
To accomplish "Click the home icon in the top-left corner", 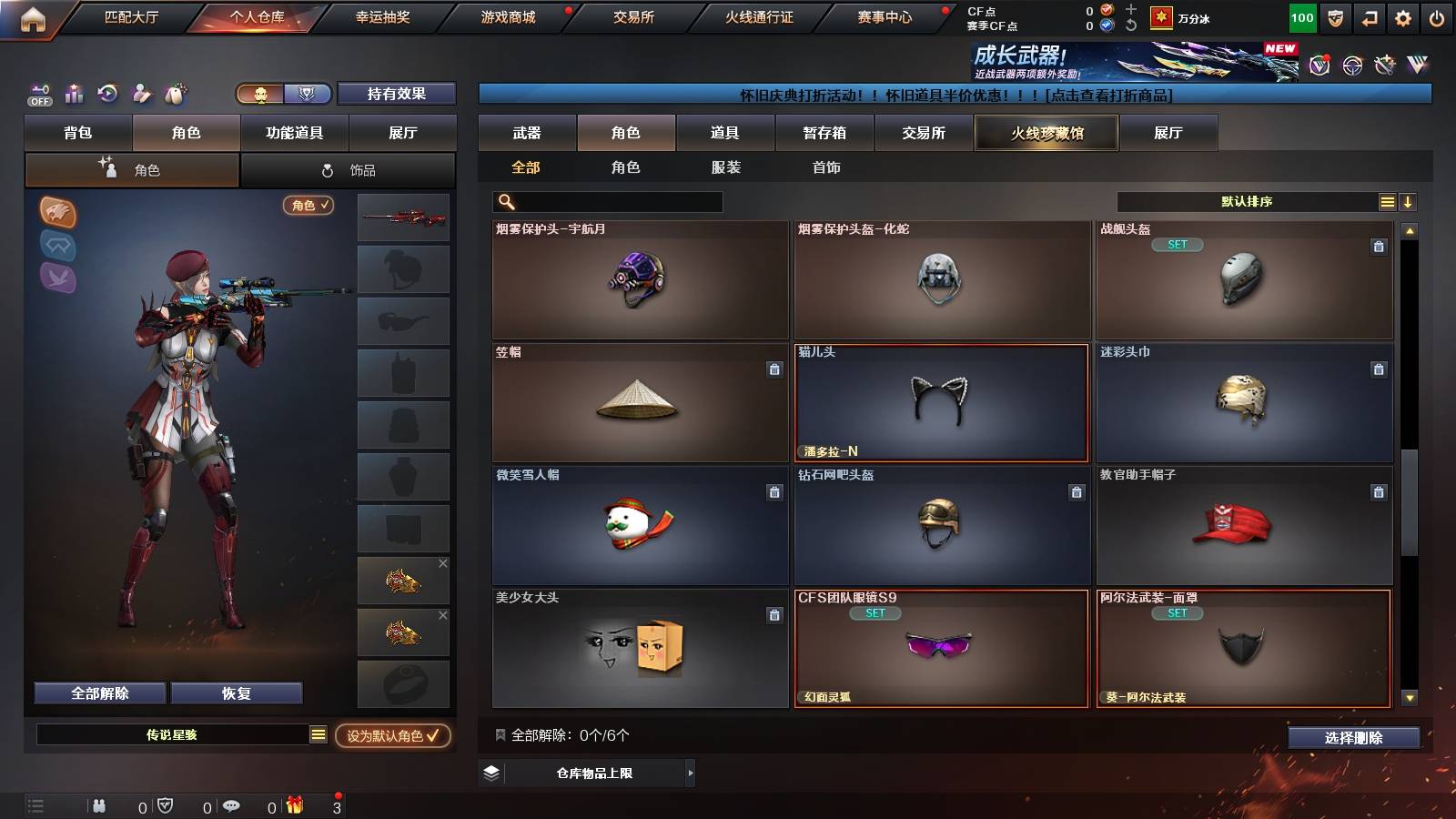I will pyautogui.click(x=34, y=16).
